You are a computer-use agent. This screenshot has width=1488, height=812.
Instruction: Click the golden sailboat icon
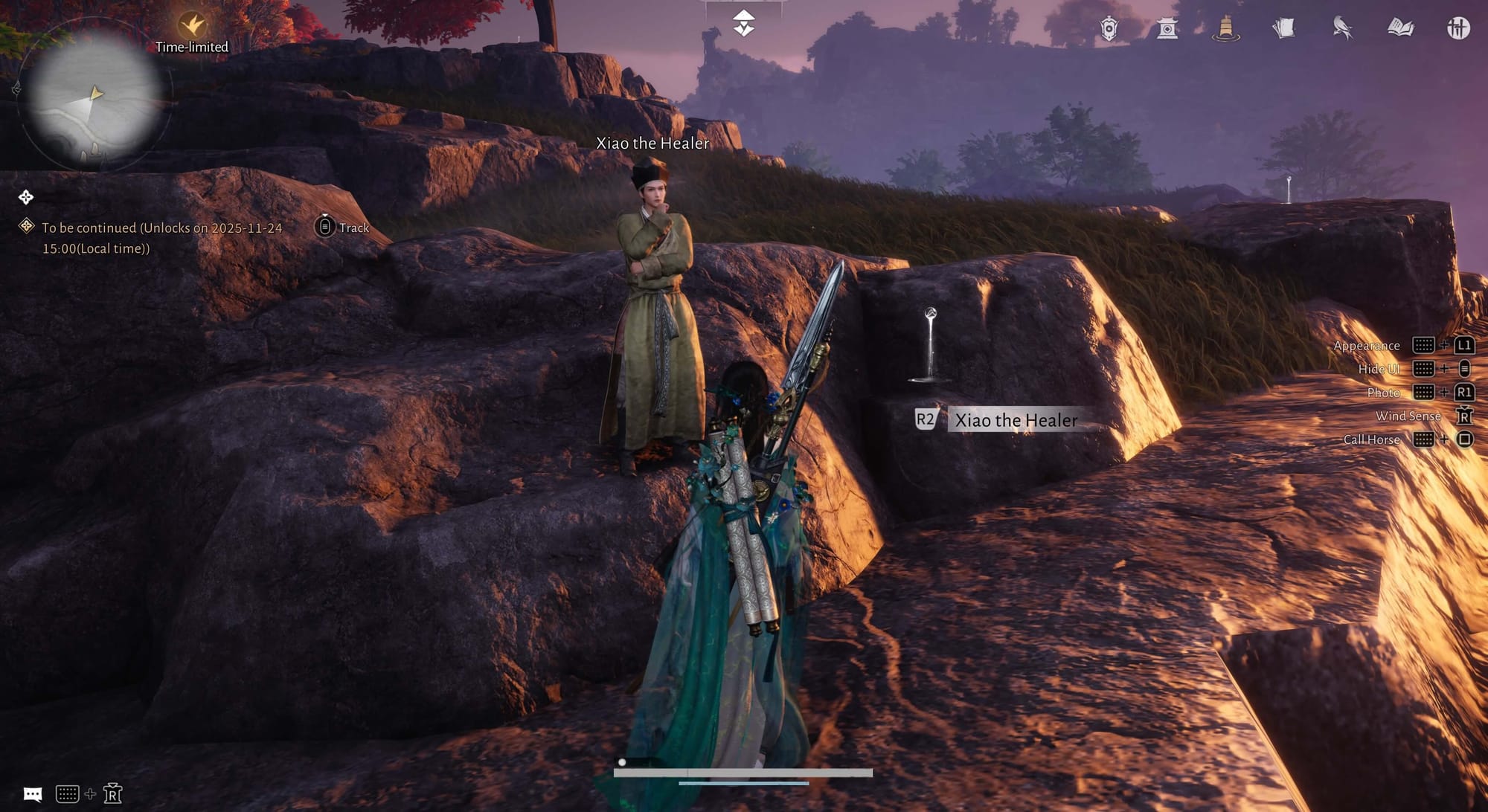(x=1225, y=29)
